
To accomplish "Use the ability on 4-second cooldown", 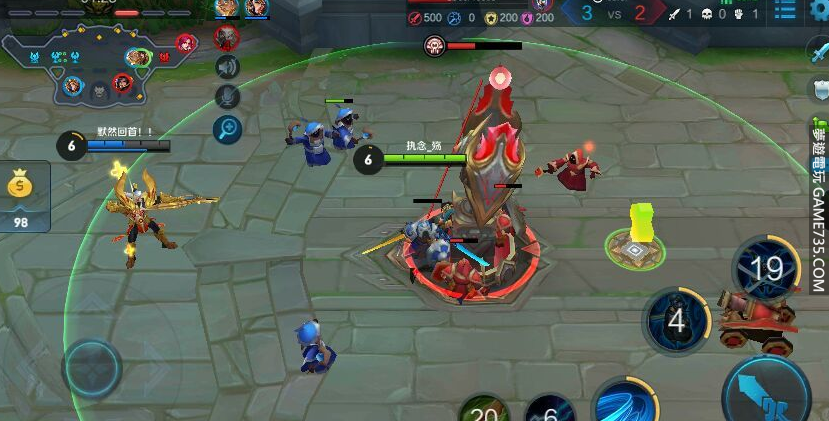I will click(676, 321).
